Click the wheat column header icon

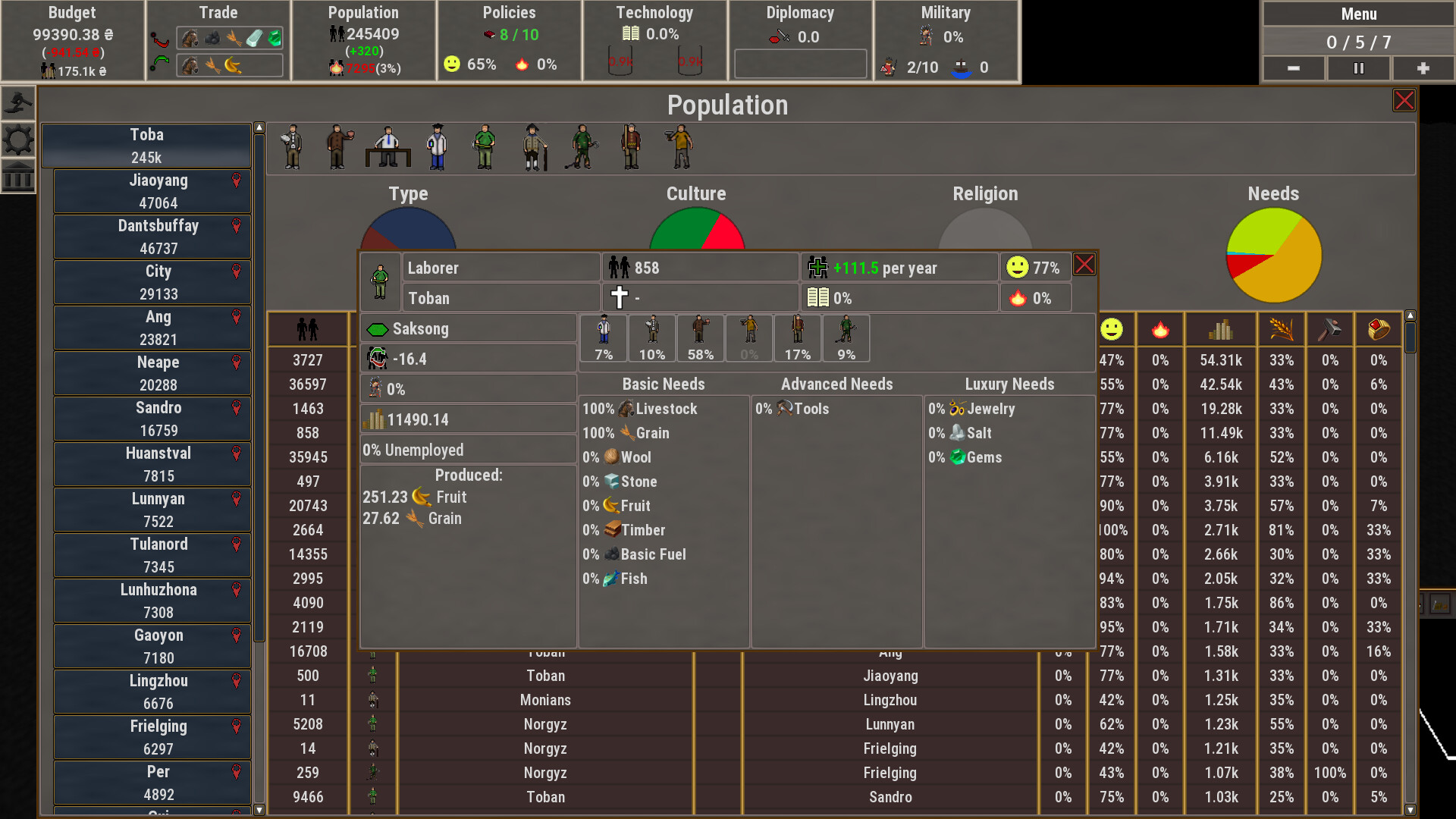point(1282,328)
